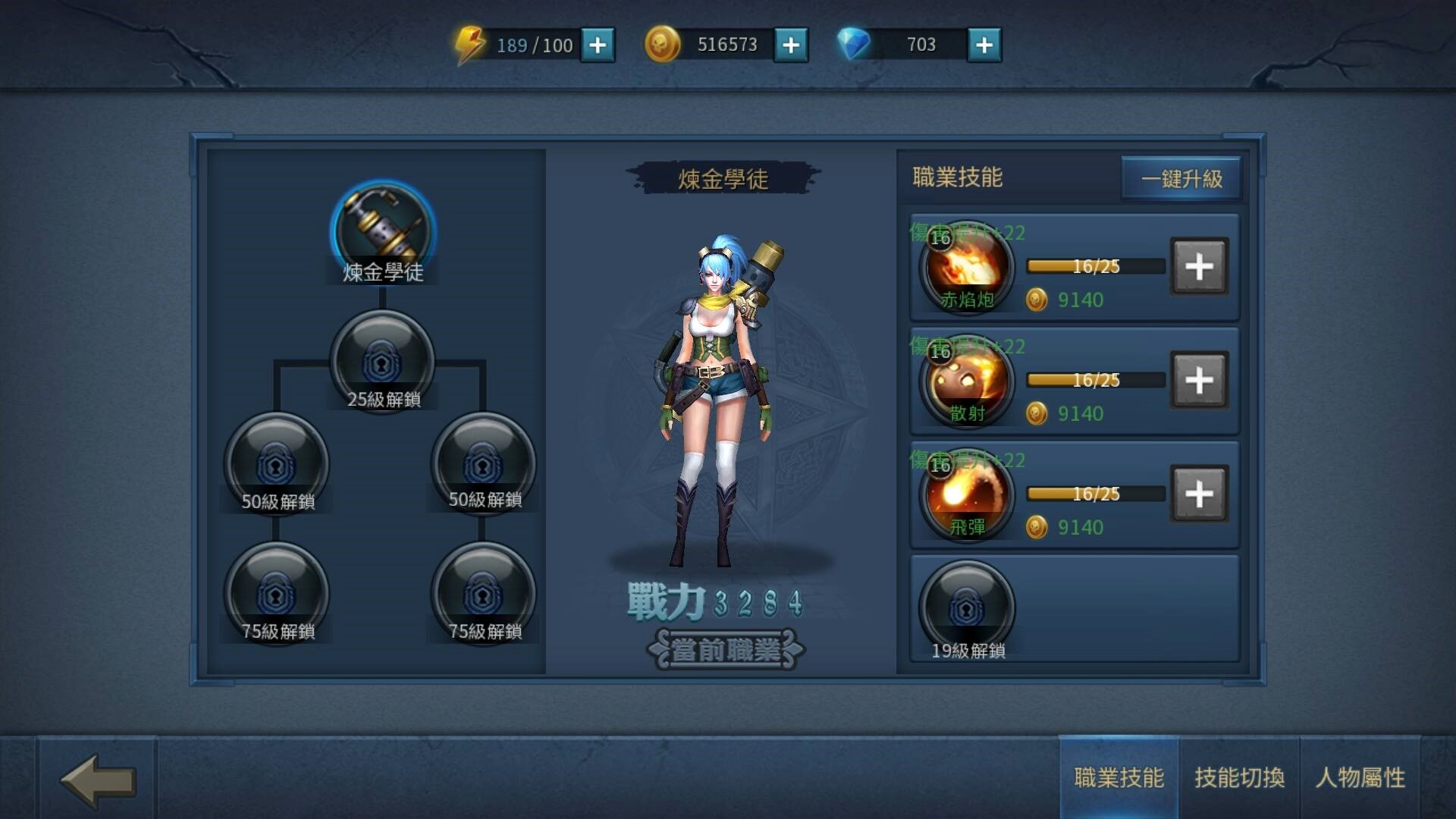This screenshot has width=1456, height=819.
Task: Click the energy lightning bolt icon
Action: coord(470,43)
